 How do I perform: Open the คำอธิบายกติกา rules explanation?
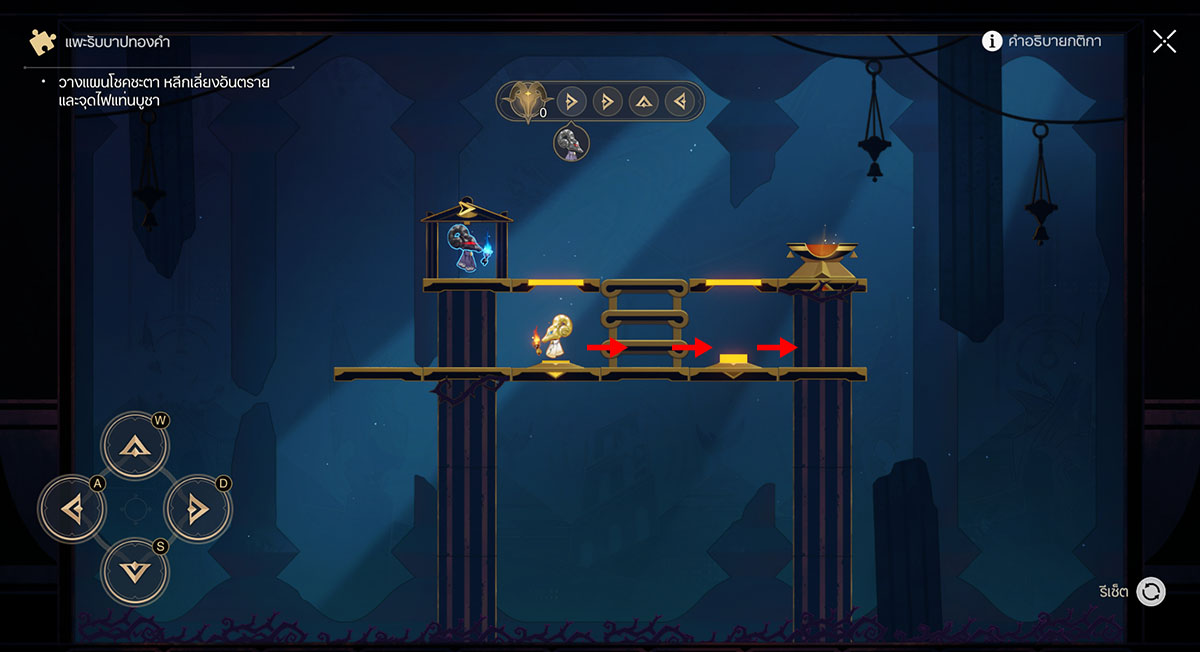1043,41
